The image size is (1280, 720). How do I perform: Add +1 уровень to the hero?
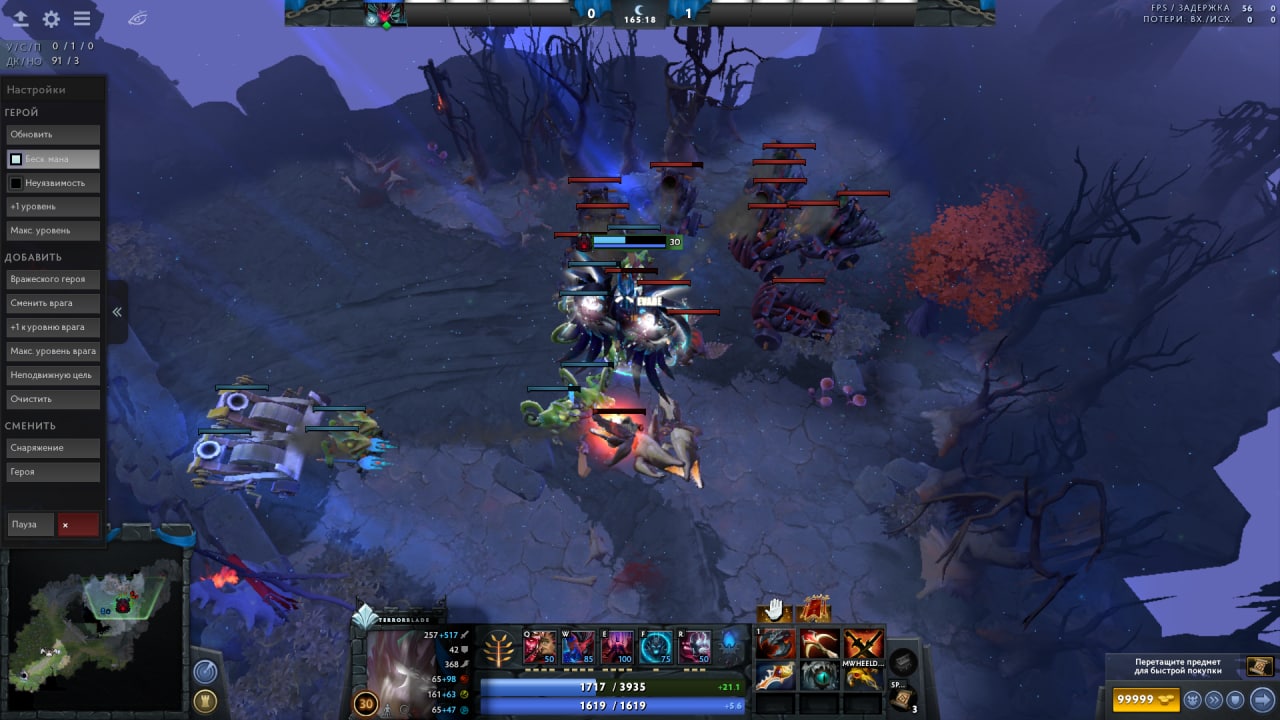(x=53, y=207)
